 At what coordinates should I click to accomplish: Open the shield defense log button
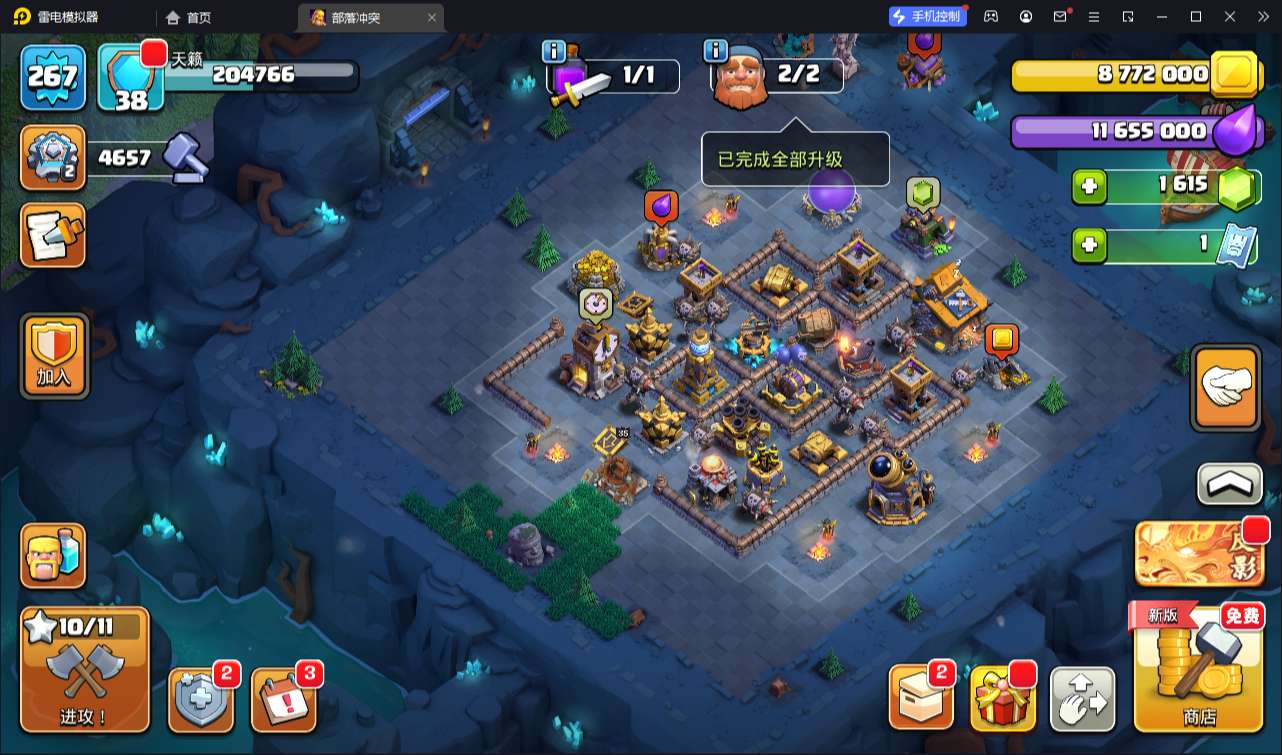201,699
